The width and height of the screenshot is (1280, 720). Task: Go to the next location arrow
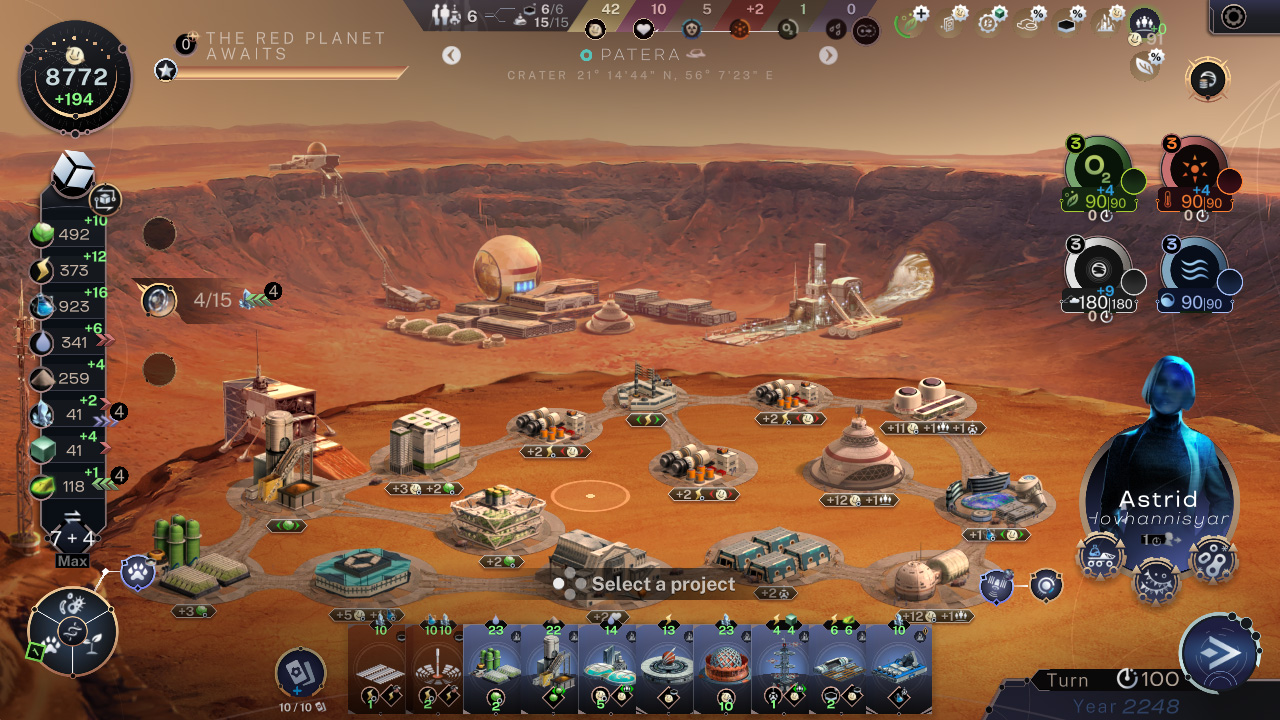(x=828, y=55)
